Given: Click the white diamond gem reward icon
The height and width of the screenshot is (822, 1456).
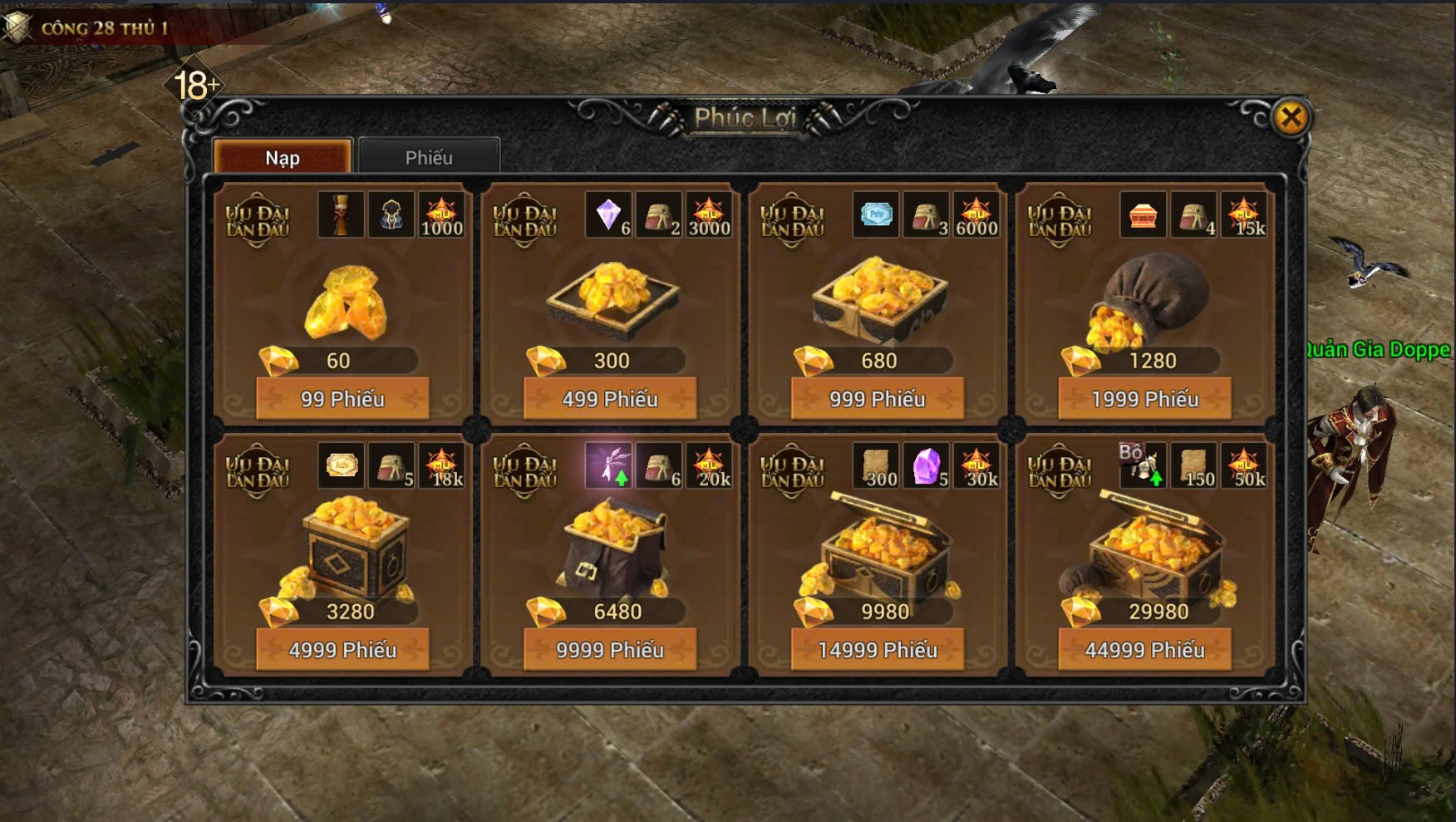Looking at the screenshot, I should (x=609, y=215).
